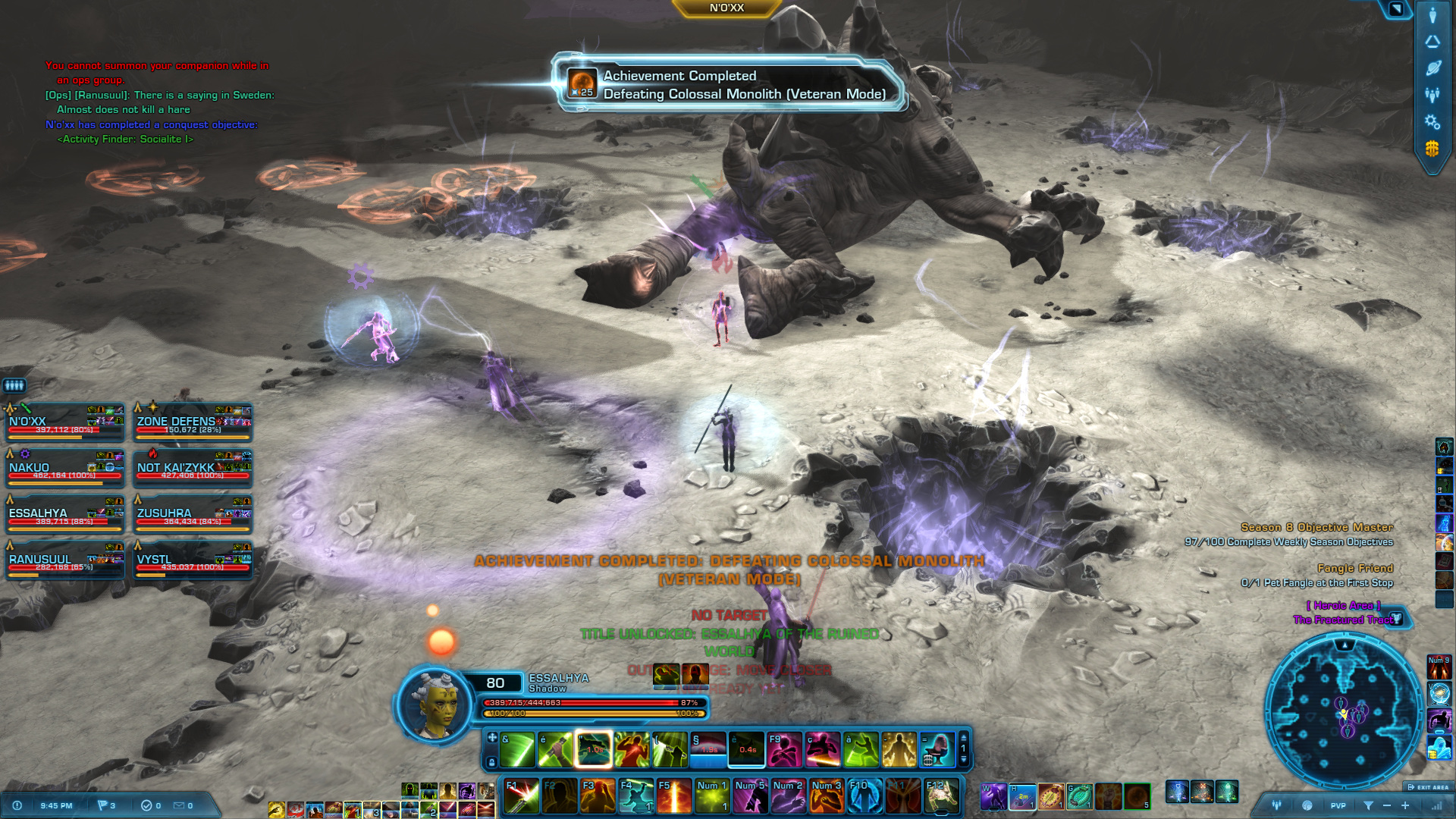
Task: Toggle the PVP flag button
Action: click(1338, 805)
